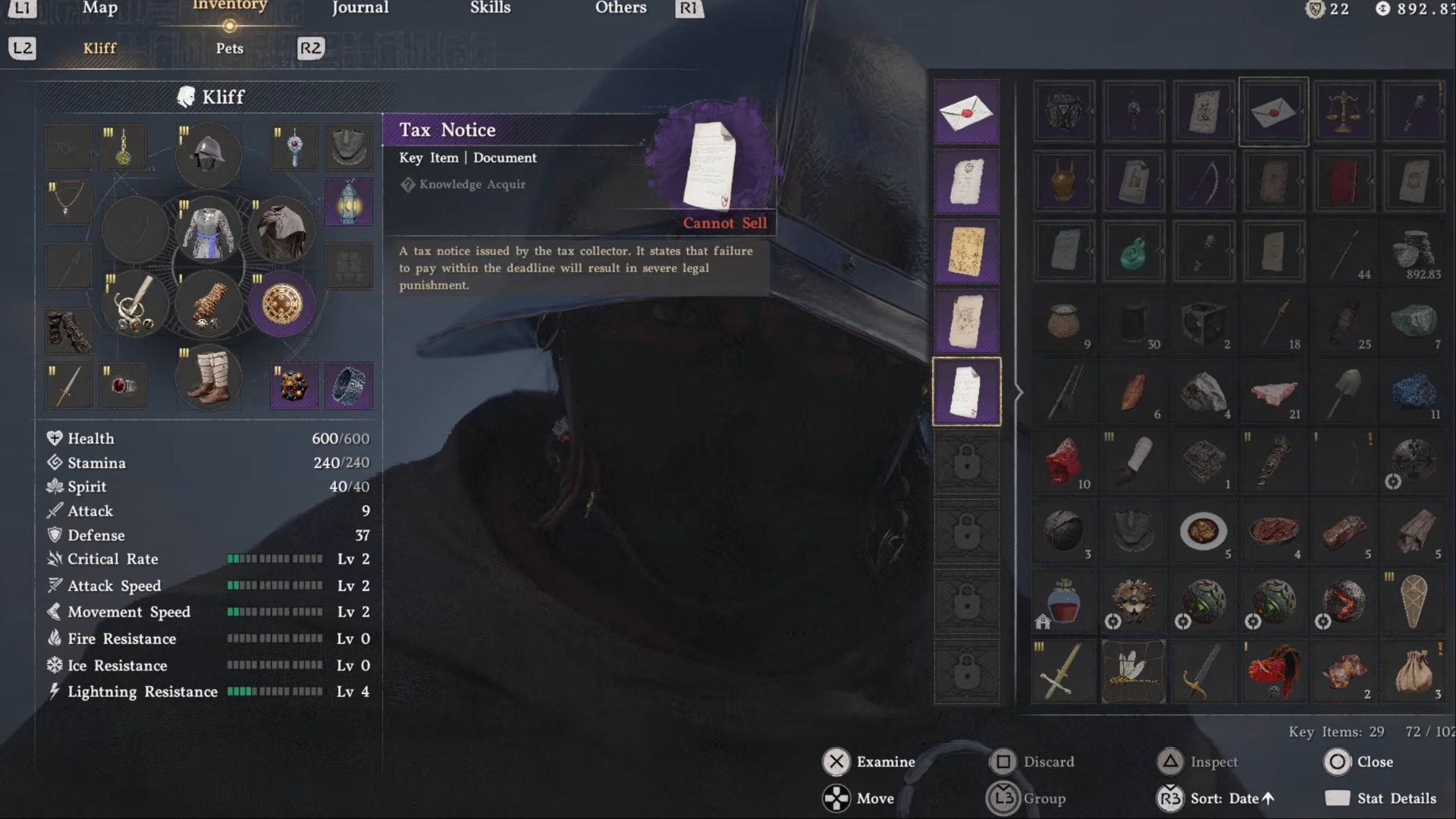Open the Skills tab
This screenshot has height=819, width=1456.
pyautogui.click(x=490, y=8)
